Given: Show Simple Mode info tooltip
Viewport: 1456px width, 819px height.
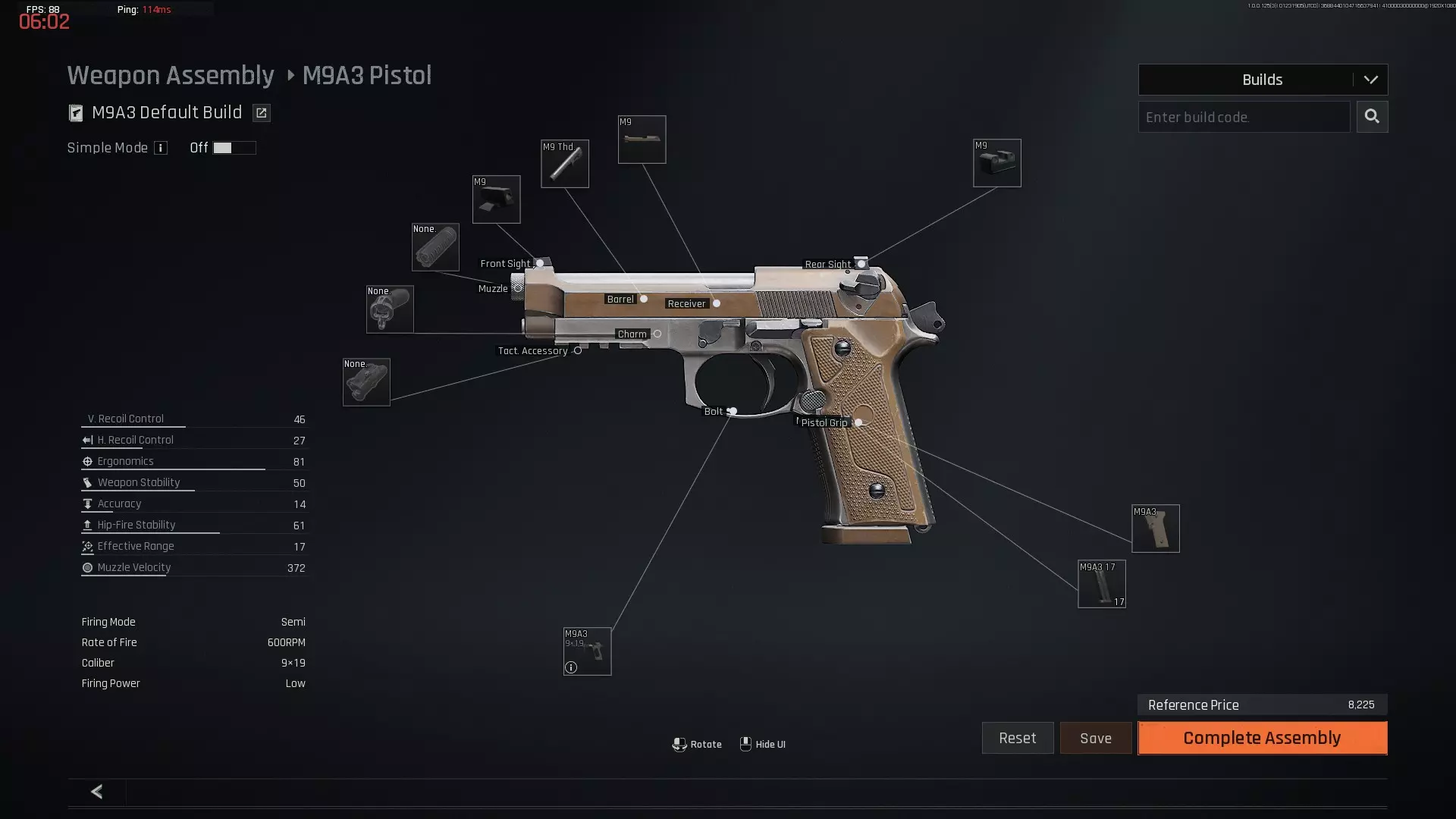Looking at the screenshot, I should click(161, 148).
